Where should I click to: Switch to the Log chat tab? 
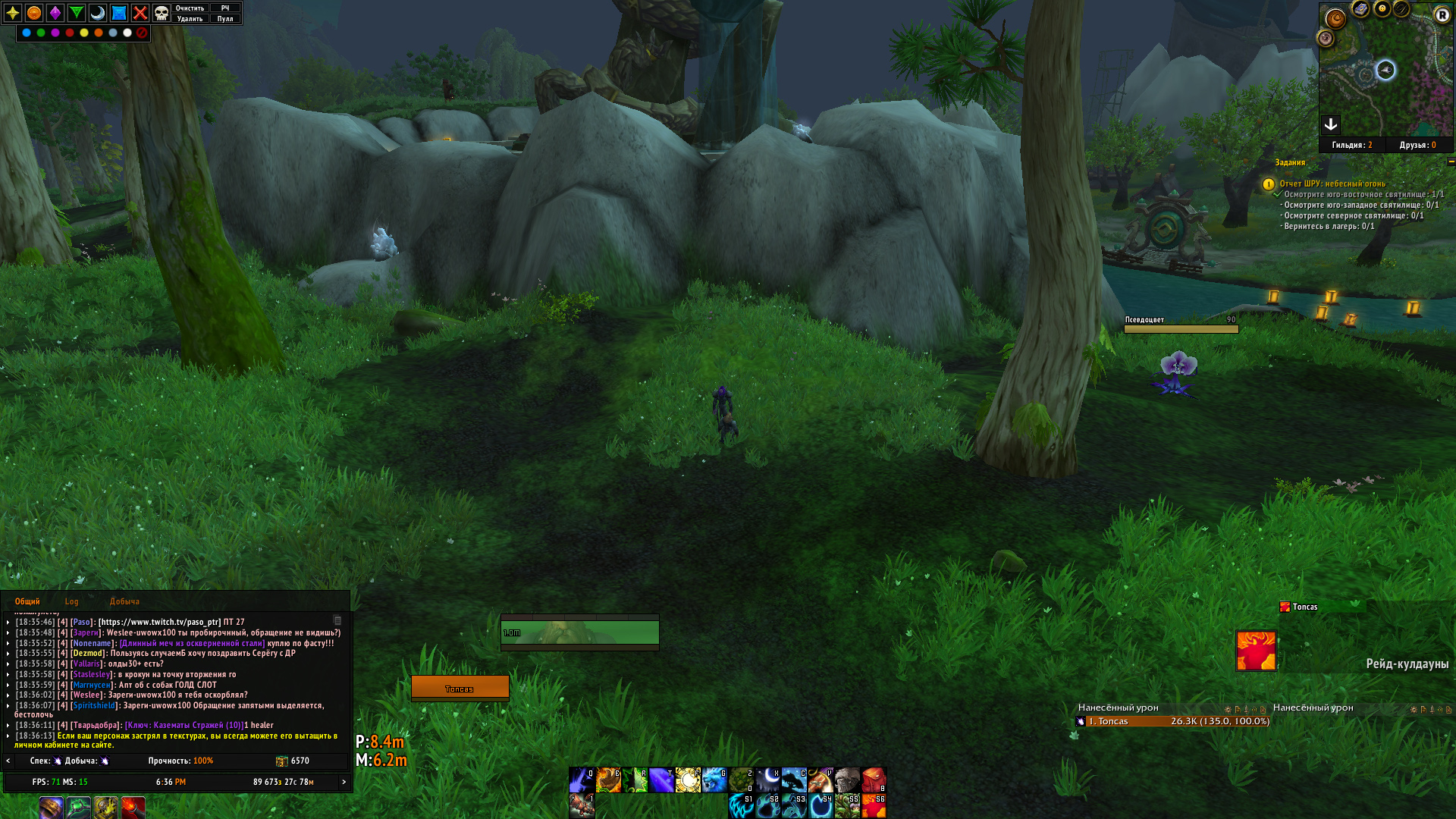point(71,601)
